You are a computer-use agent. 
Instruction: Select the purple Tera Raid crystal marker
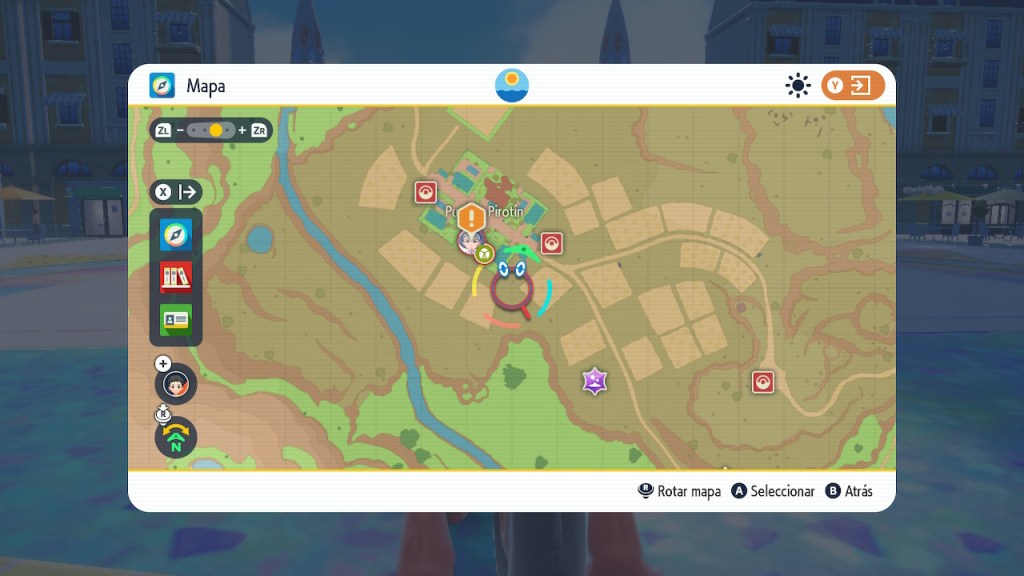point(595,380)
